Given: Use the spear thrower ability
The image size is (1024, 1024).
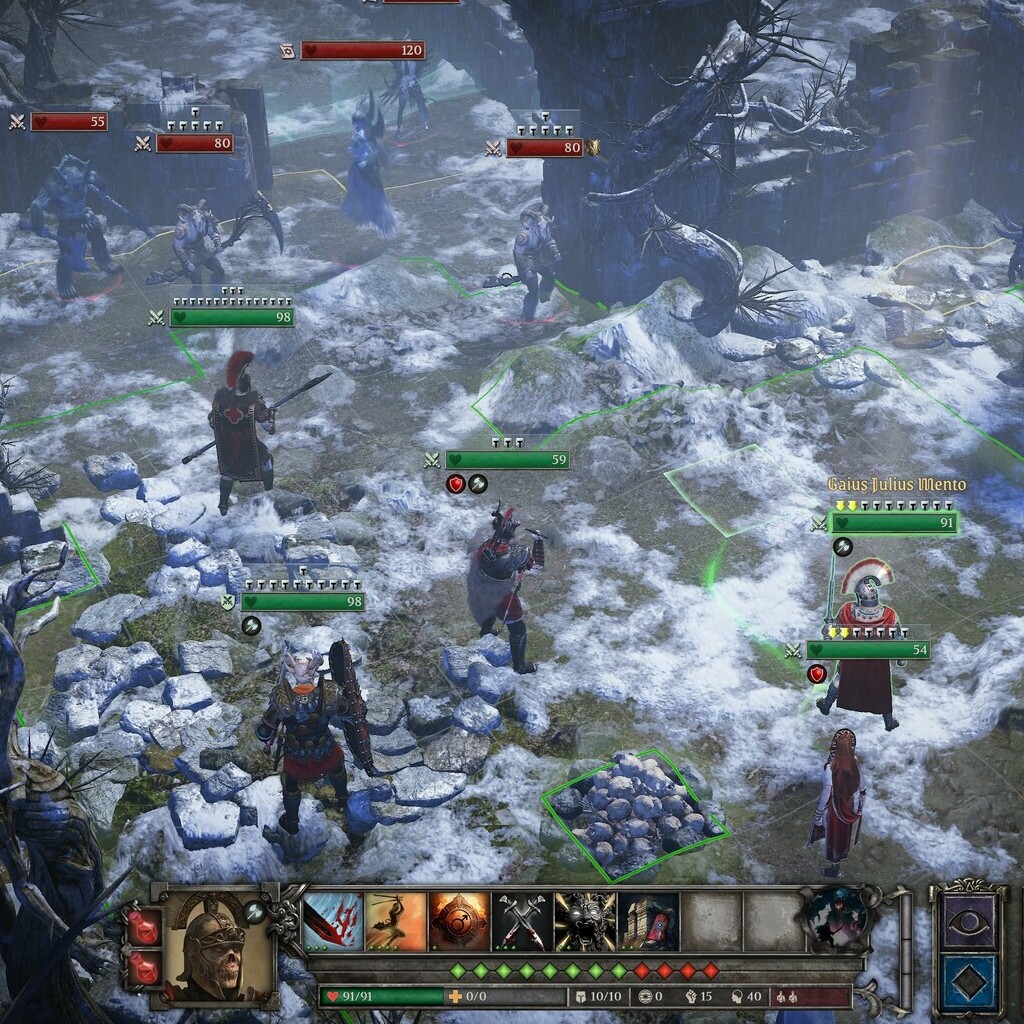Looking at the screenshot, I should 397,921.
